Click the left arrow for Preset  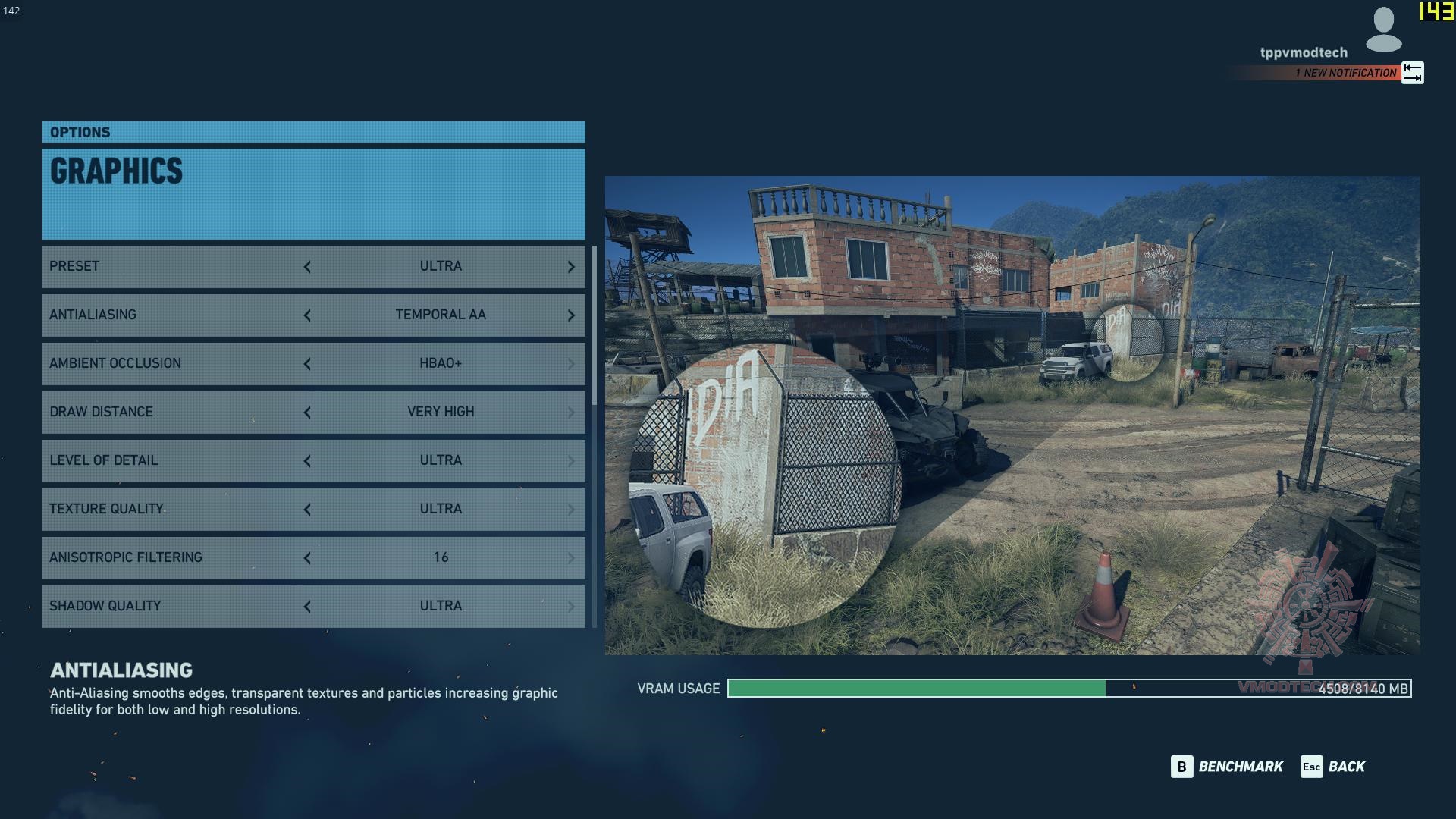(x=307, y=267)
